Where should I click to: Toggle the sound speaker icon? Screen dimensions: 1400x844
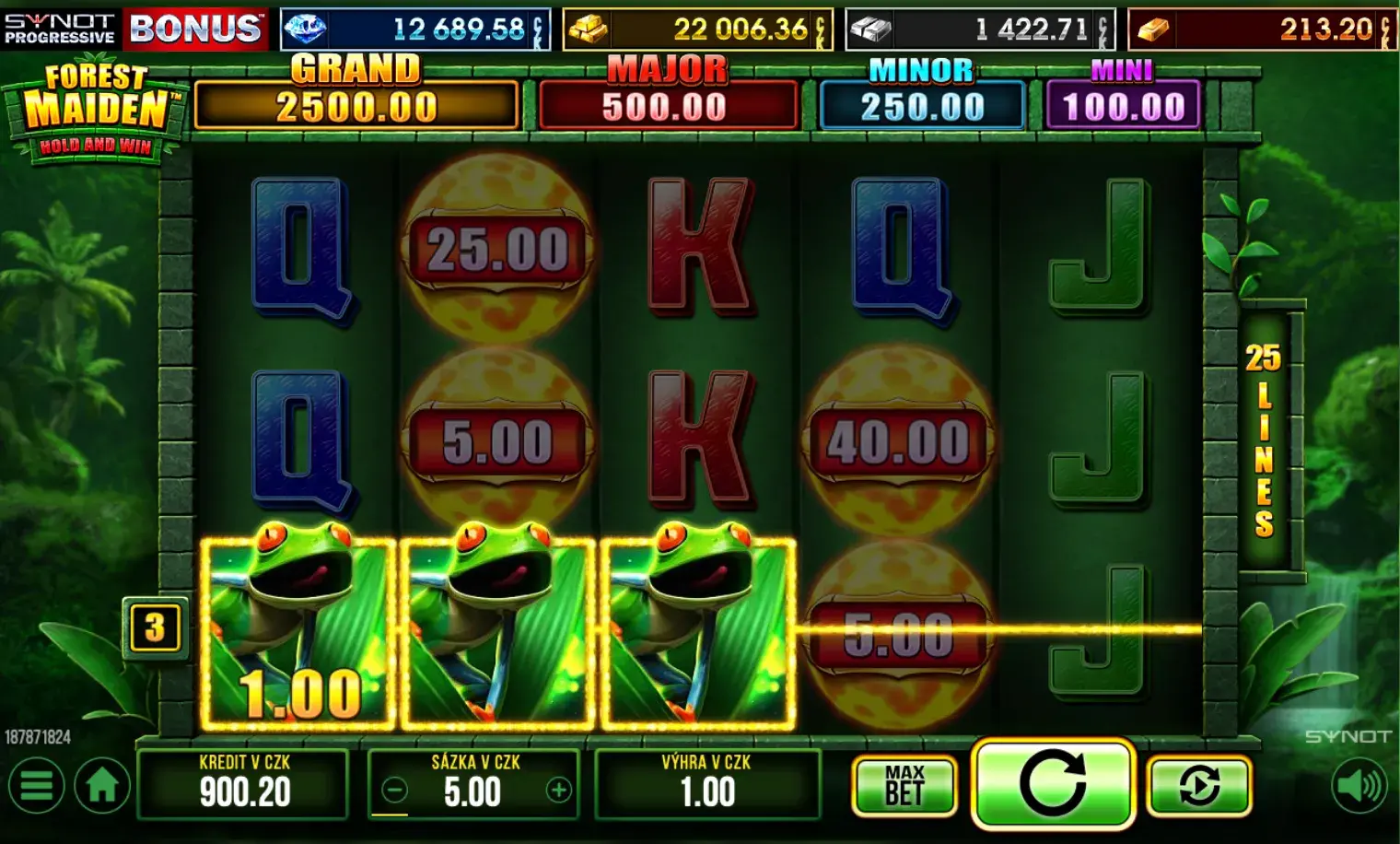[1359, 786]
